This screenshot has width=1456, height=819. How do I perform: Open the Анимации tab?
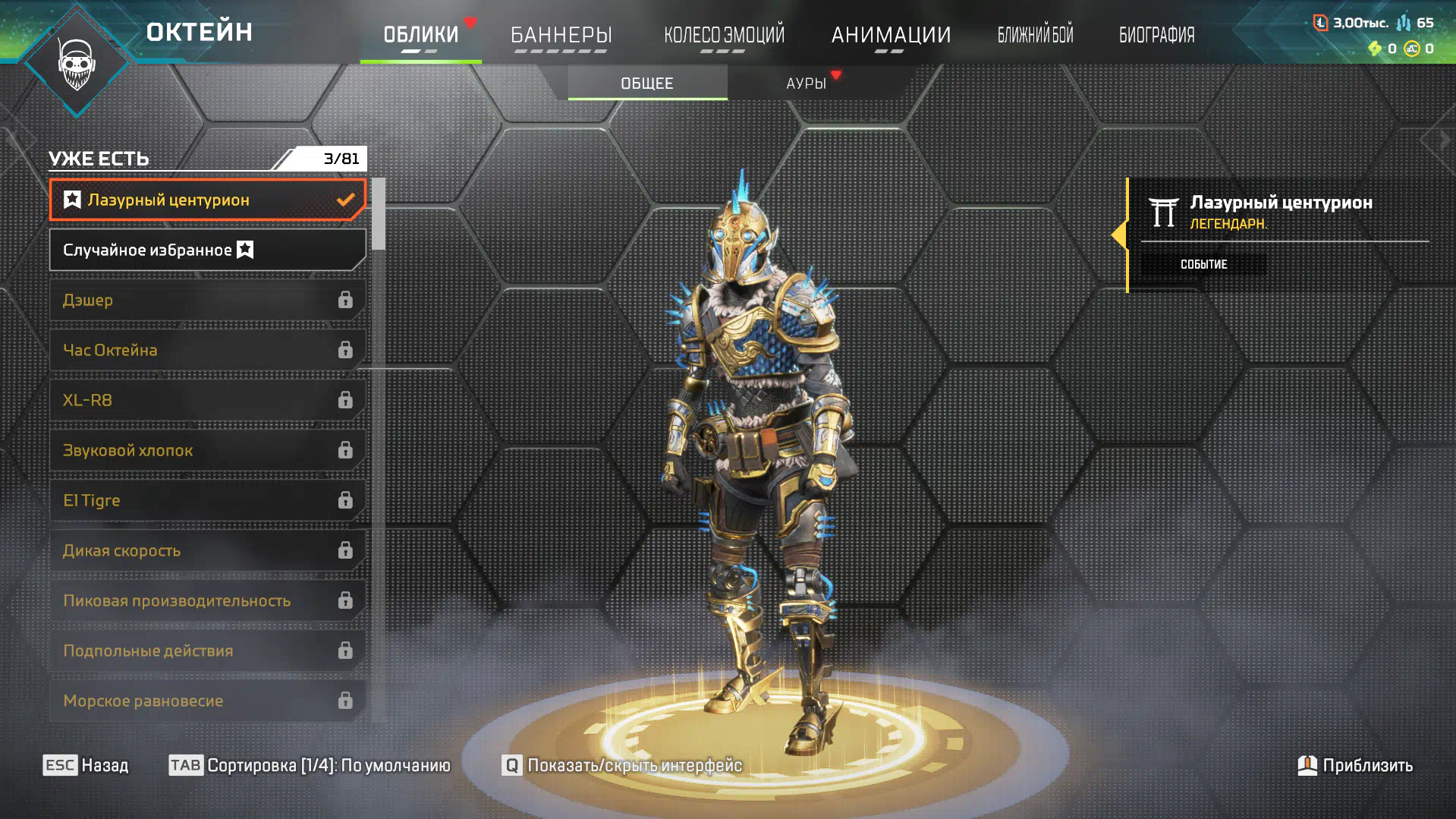coord(891,35)
